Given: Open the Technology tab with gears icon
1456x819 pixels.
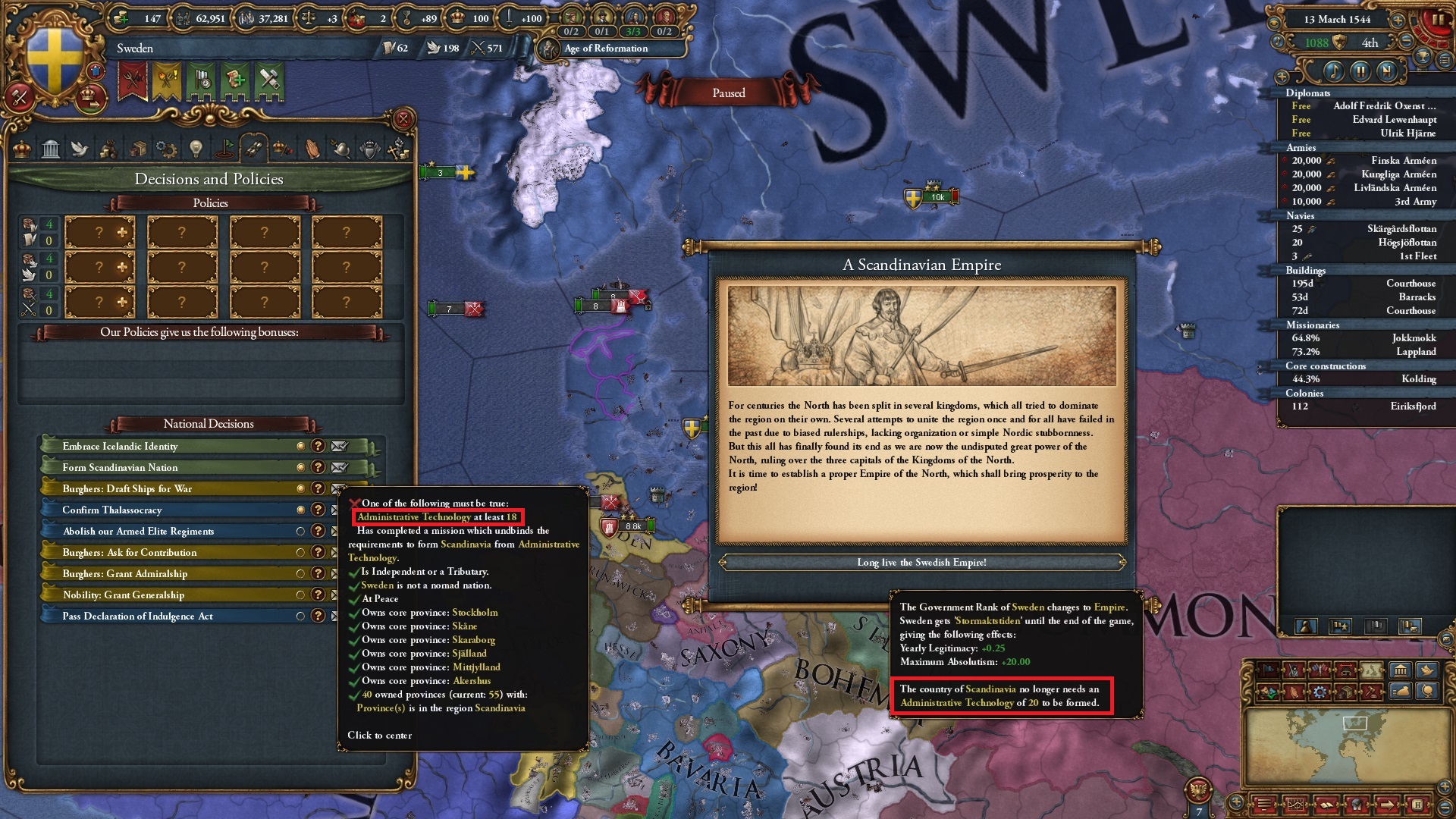Looking at the screenshot, I should coord(165,149).
